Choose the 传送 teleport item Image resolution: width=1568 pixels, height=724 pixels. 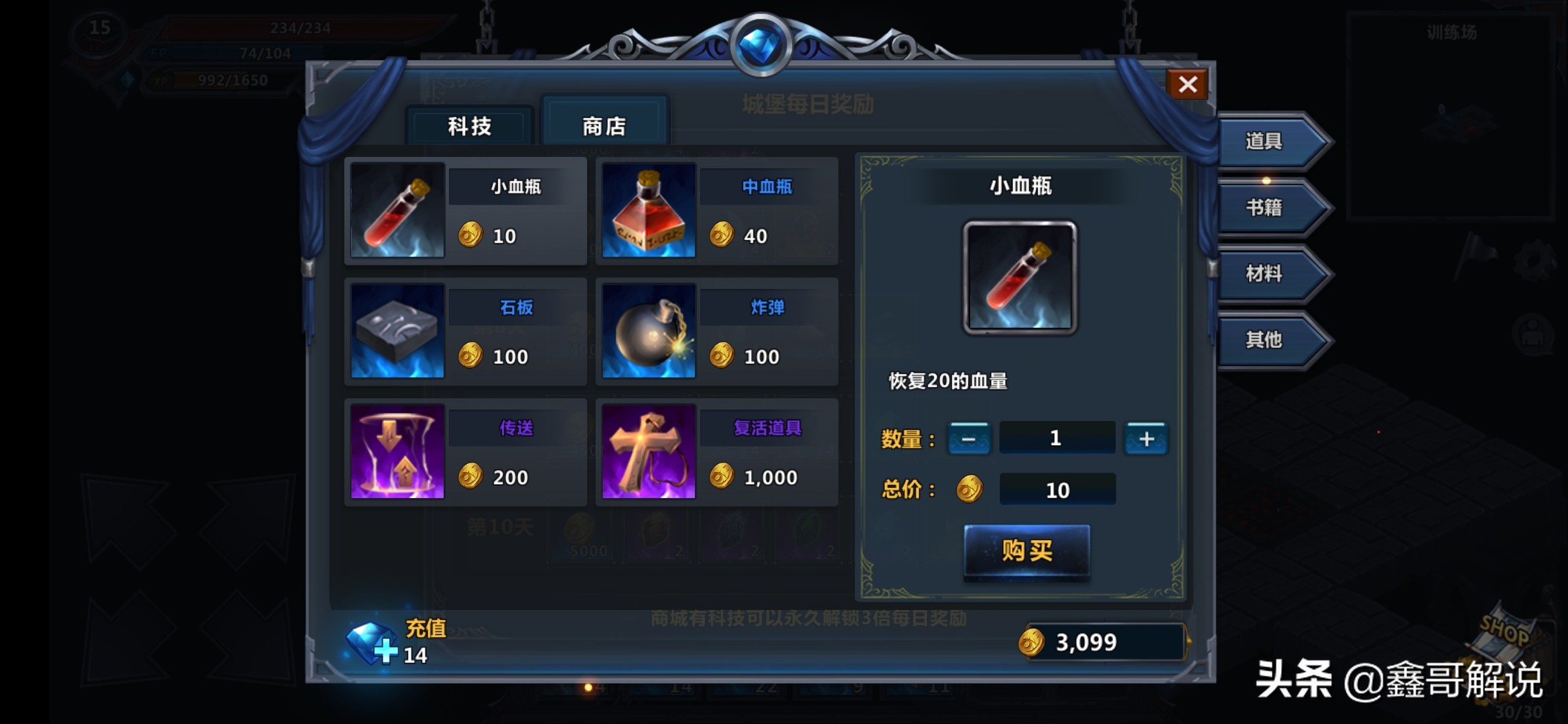click(465, 452)
